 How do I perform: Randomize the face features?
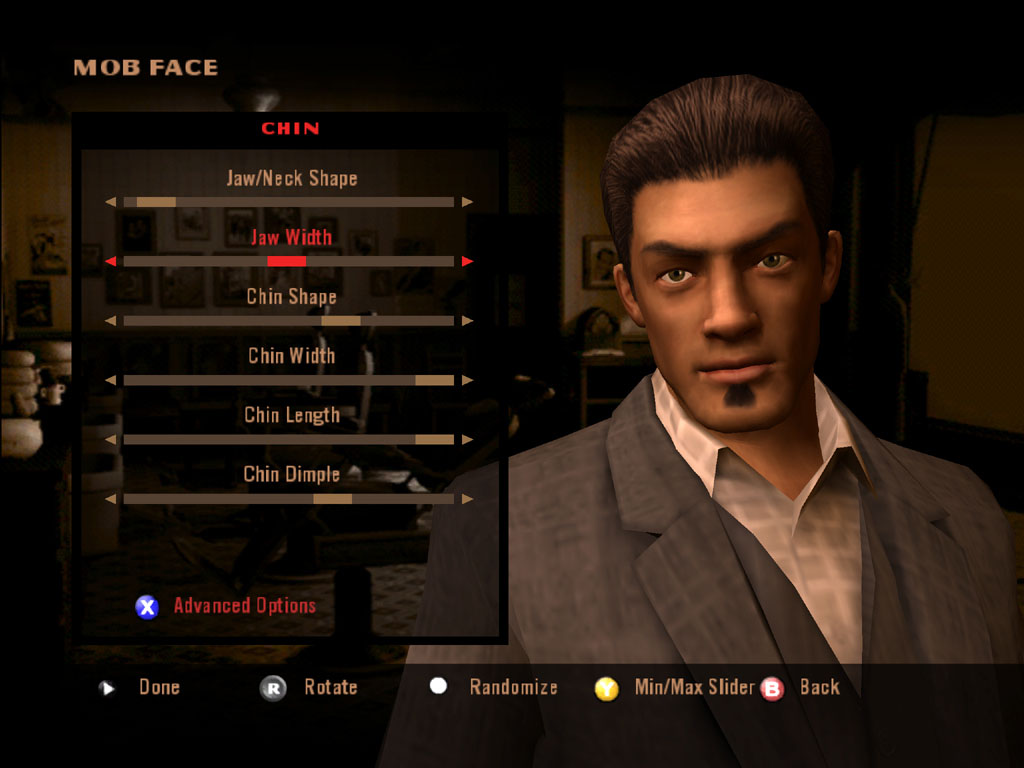(x=512, y=687)
